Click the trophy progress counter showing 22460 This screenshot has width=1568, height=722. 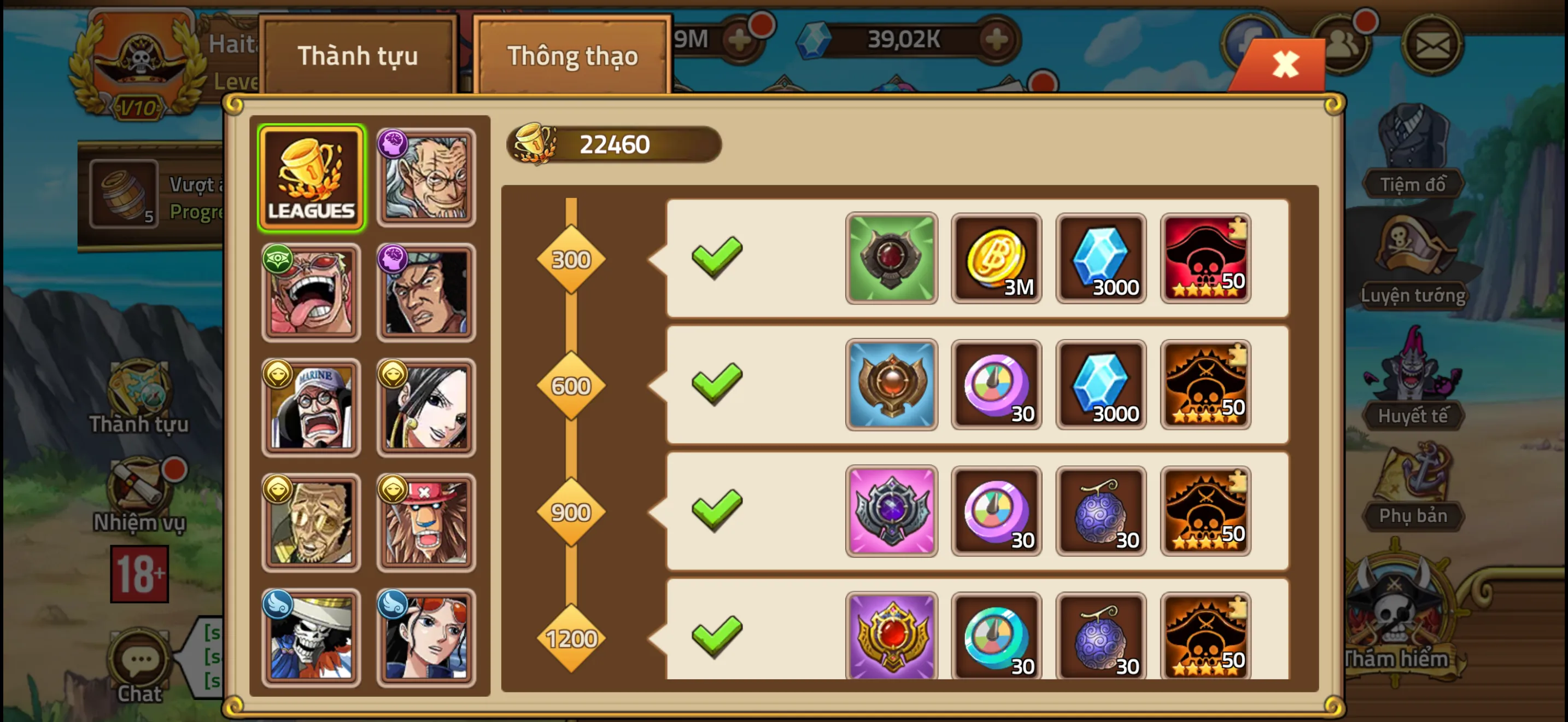[x=615, y=144]
